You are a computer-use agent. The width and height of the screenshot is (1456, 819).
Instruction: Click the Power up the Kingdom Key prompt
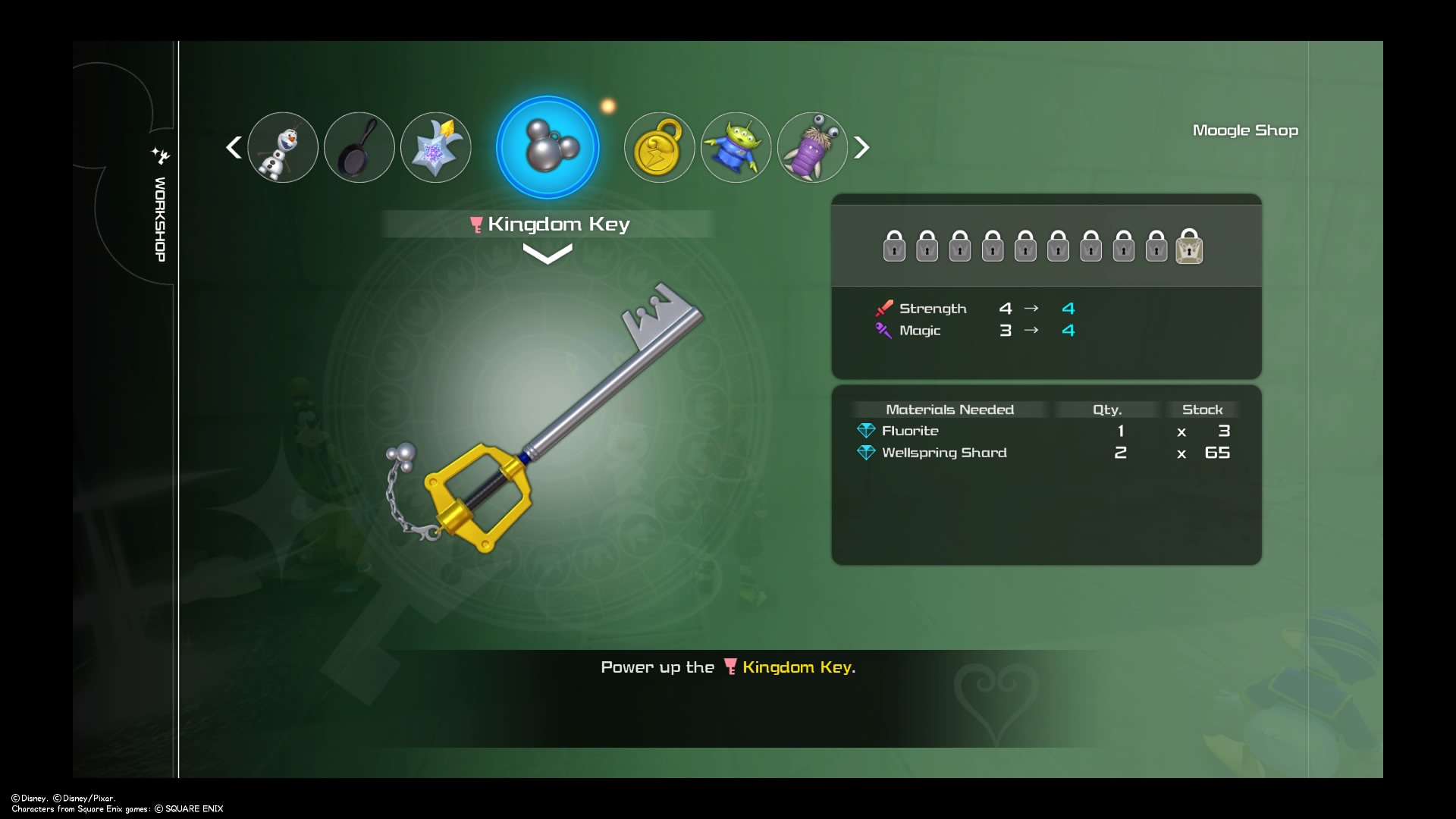[727, 667]
